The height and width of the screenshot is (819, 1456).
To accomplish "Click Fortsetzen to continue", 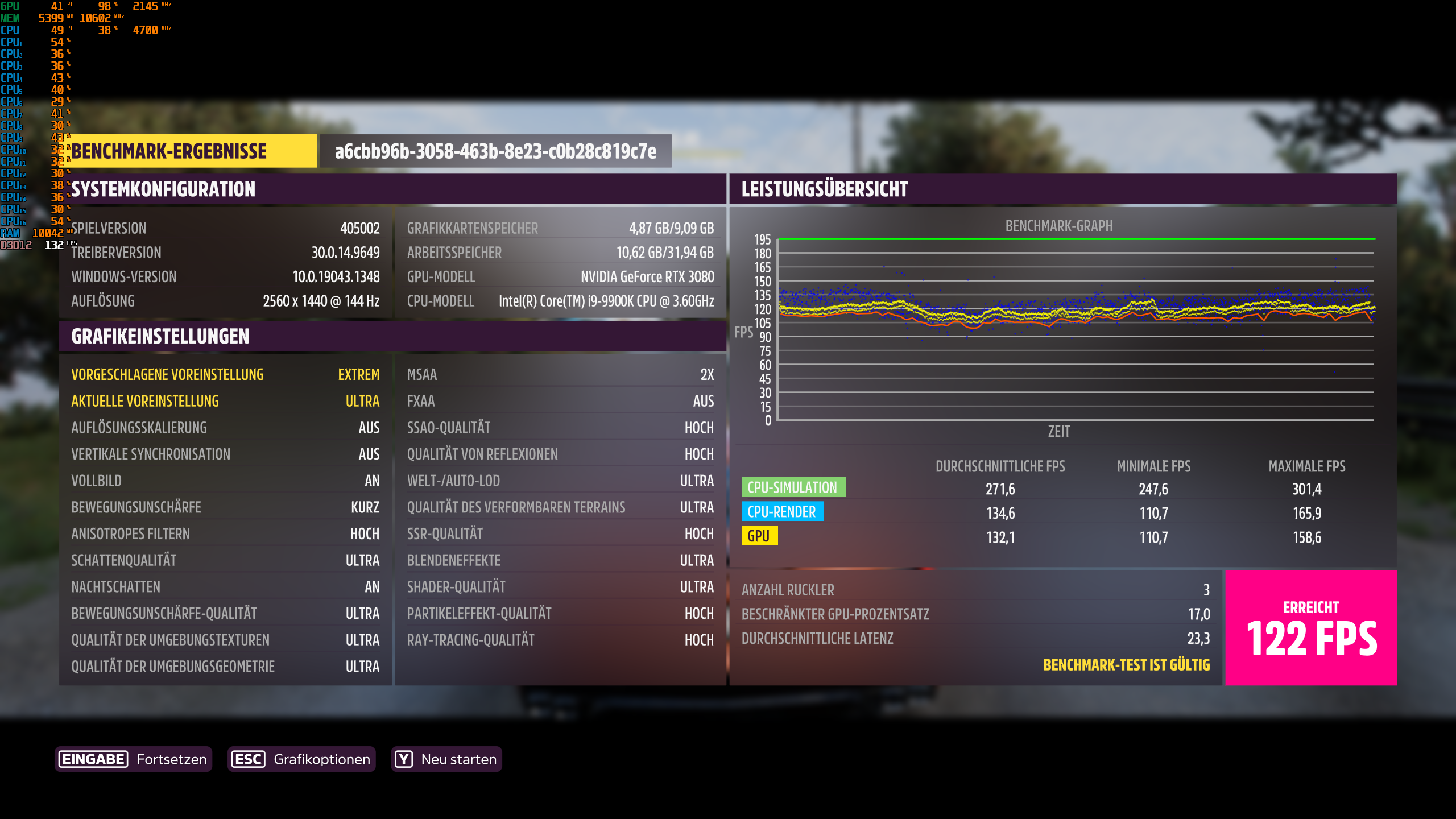I will (170, 759).
